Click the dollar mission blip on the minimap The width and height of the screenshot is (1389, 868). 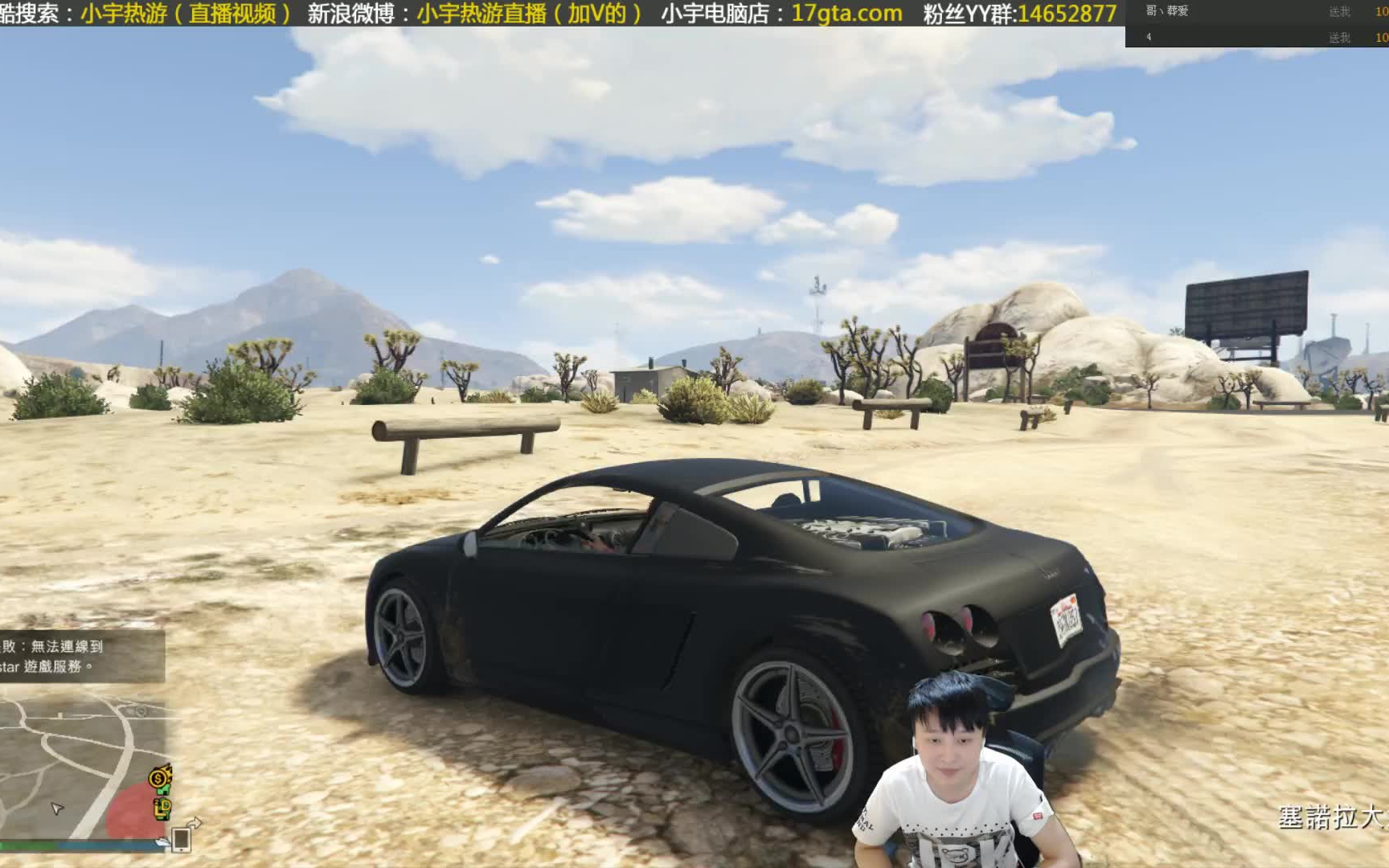(x=158, y=779)
